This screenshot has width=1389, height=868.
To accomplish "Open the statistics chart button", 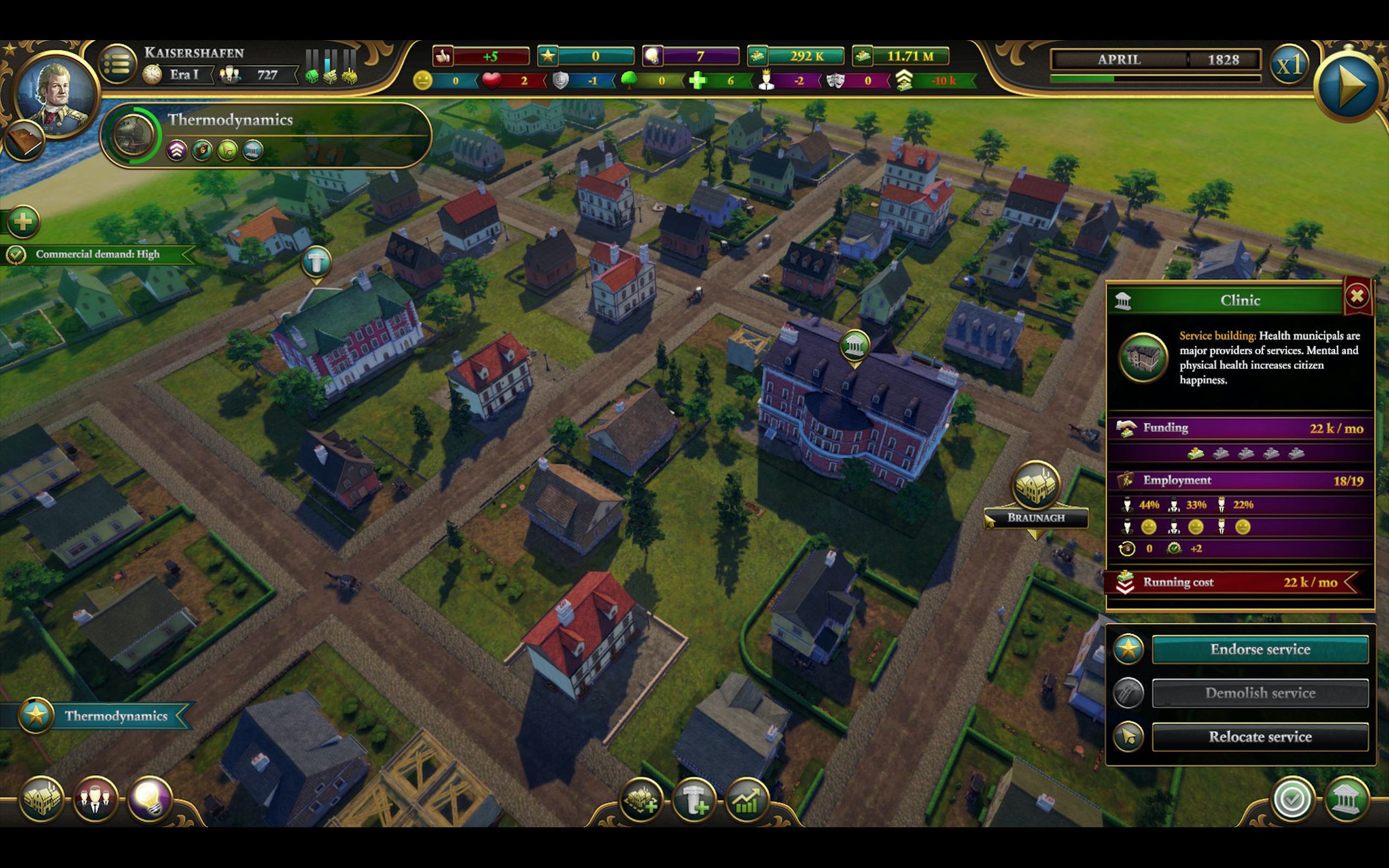I will [x=747, y=800].
